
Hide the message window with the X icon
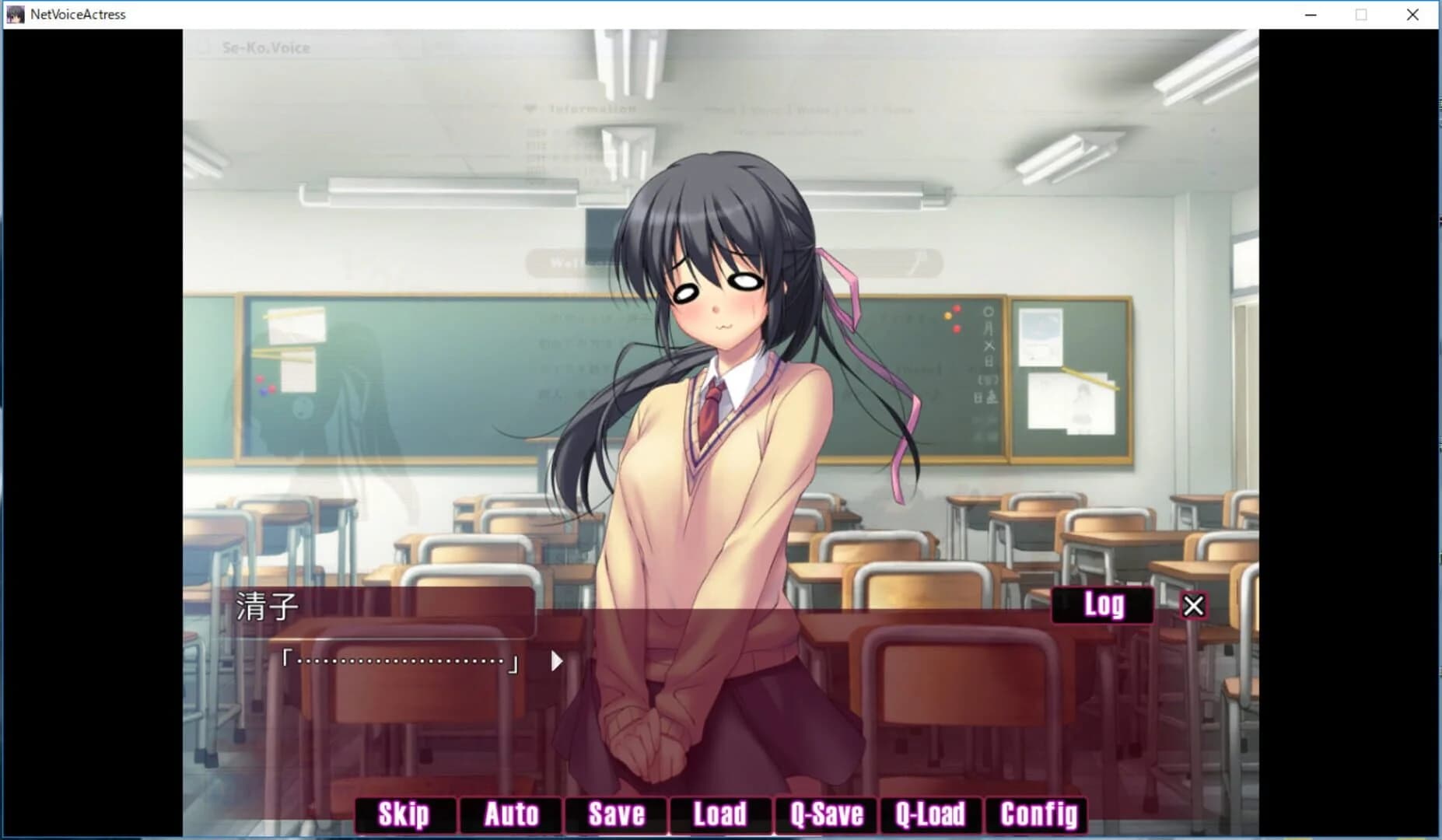click(x=1194, y=605)
